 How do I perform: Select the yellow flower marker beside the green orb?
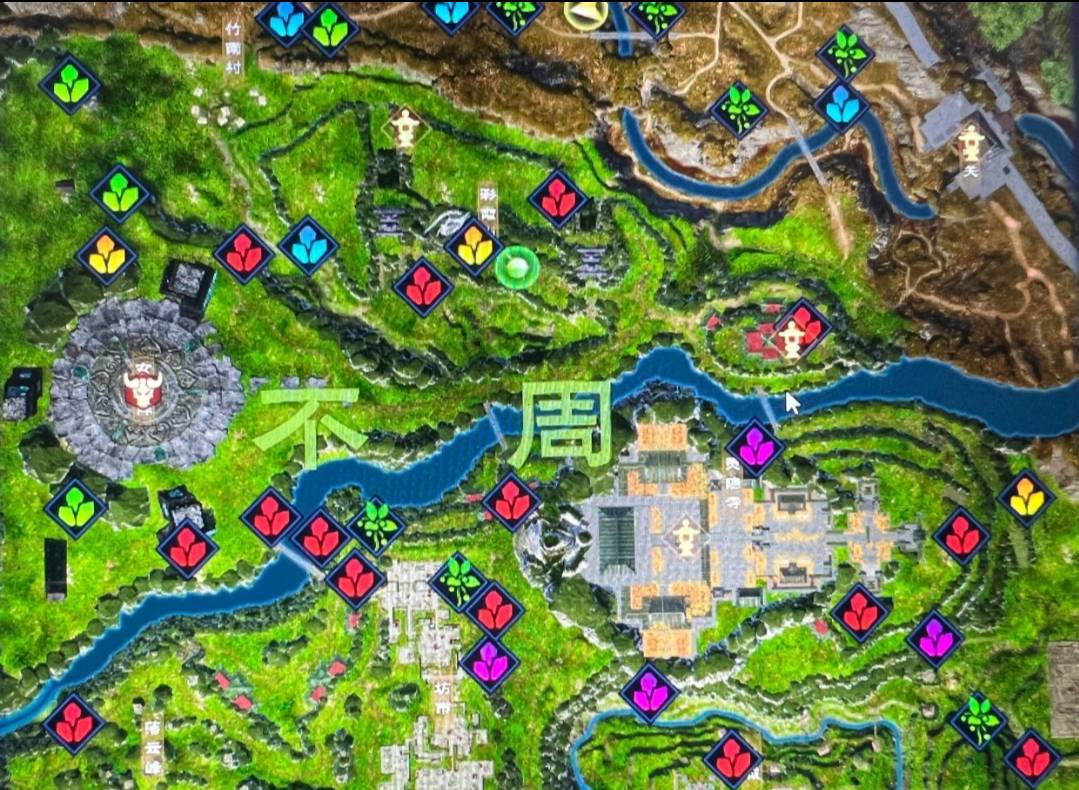(473, 246)
